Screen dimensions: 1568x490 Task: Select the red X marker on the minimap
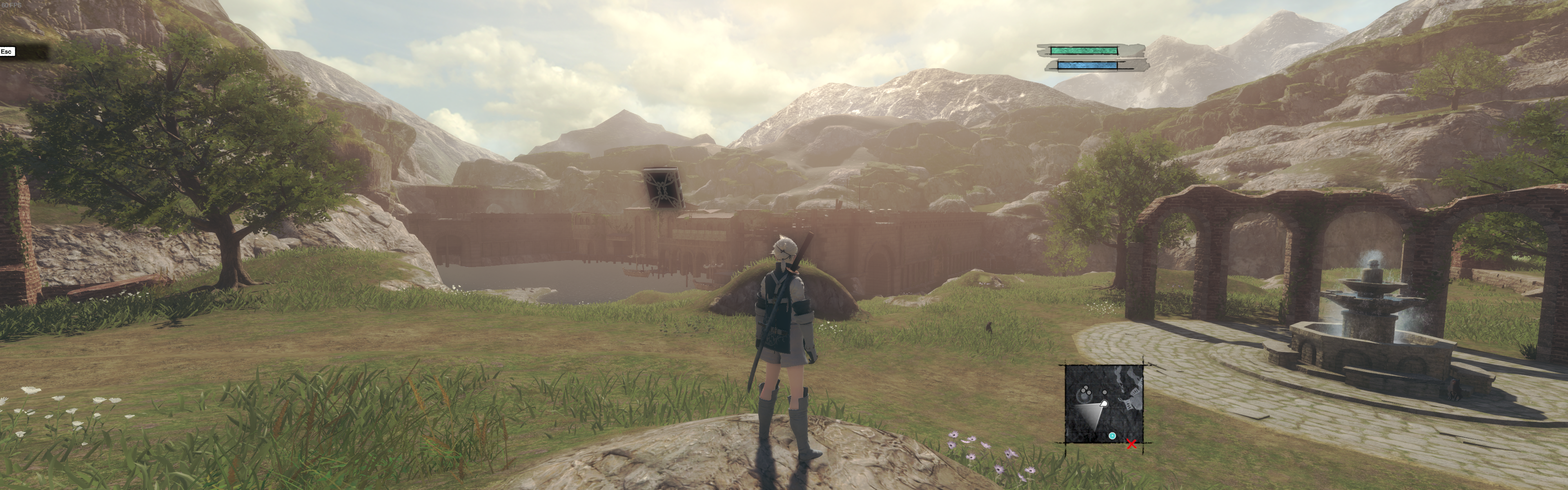(1131, 444)
